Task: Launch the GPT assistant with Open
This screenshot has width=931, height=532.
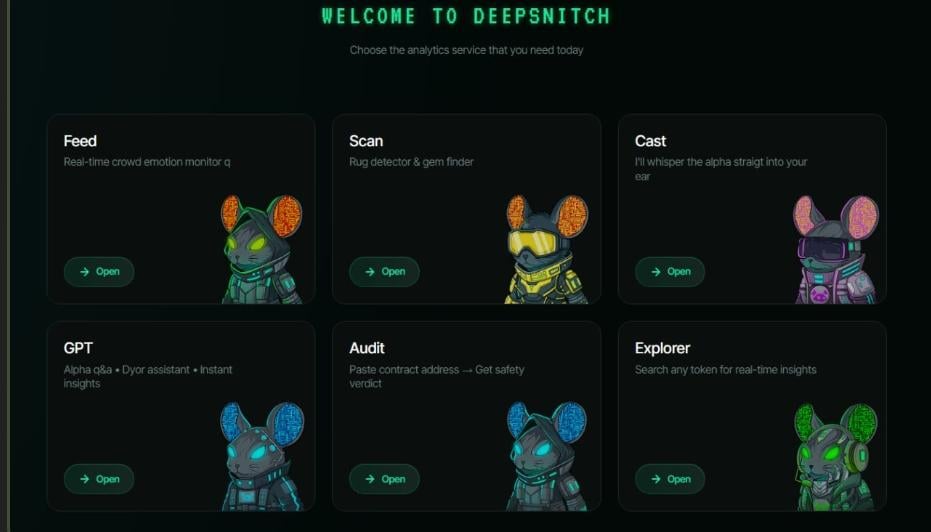Action: 99,479
